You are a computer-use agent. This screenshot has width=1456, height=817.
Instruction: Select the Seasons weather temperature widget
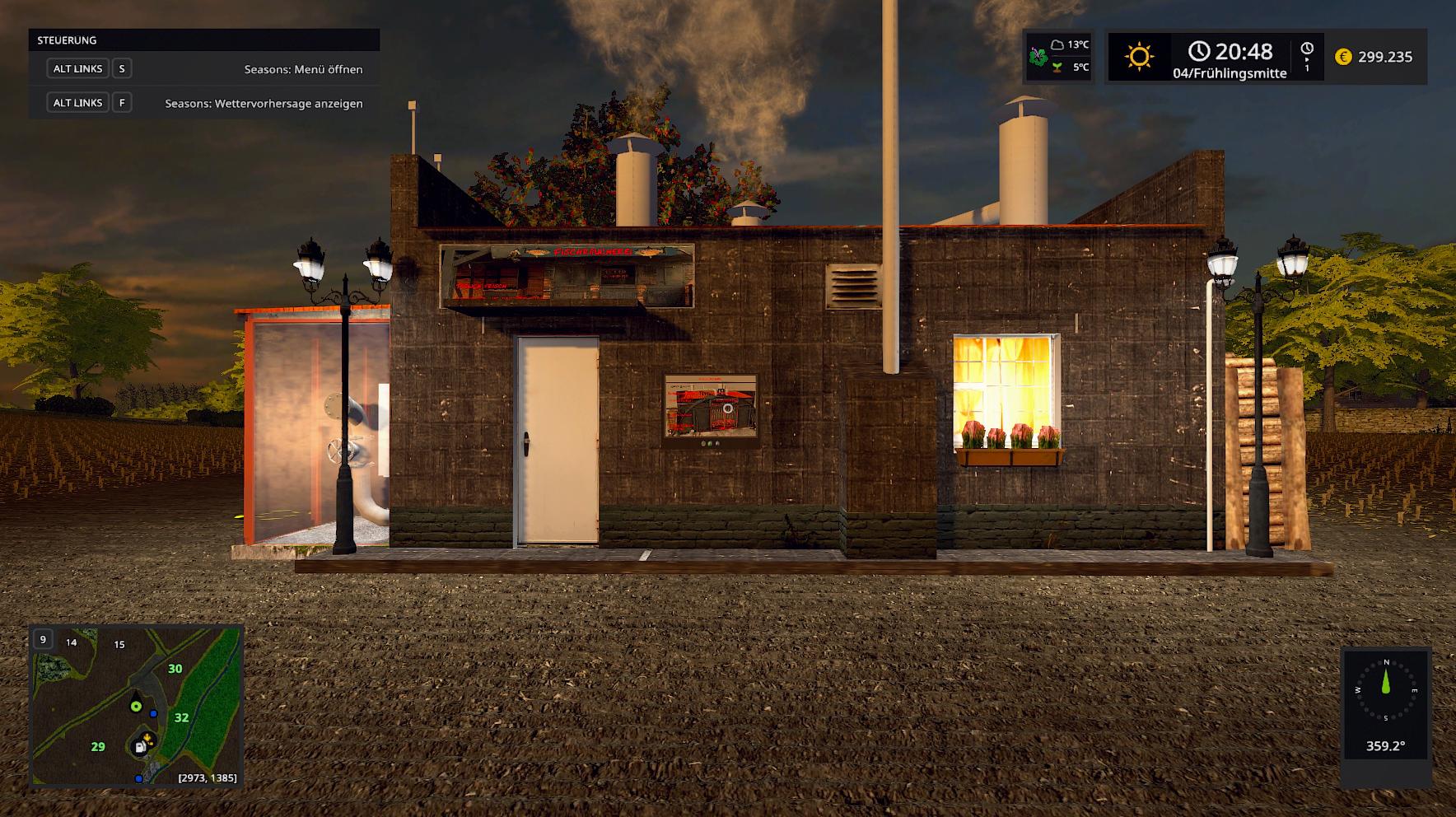(x=1059, y=56)
